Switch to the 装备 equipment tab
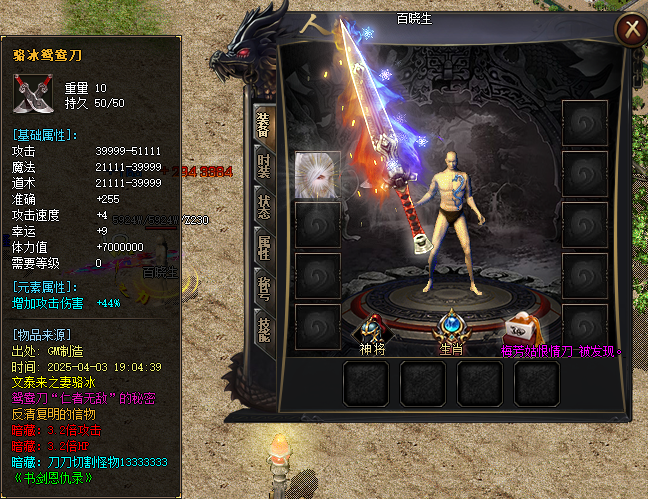Viewport: 648px width, 499px height. (263, 123)
